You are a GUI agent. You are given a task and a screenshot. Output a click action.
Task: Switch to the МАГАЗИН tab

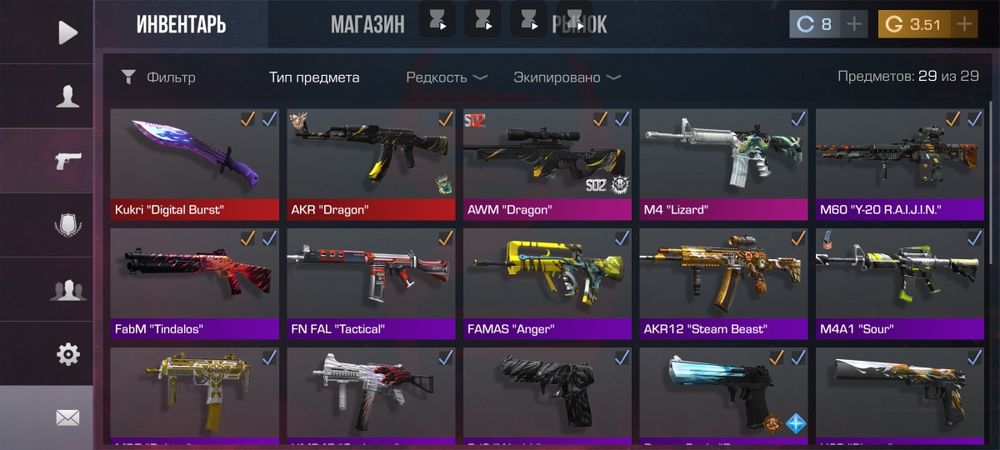[367, 25]
